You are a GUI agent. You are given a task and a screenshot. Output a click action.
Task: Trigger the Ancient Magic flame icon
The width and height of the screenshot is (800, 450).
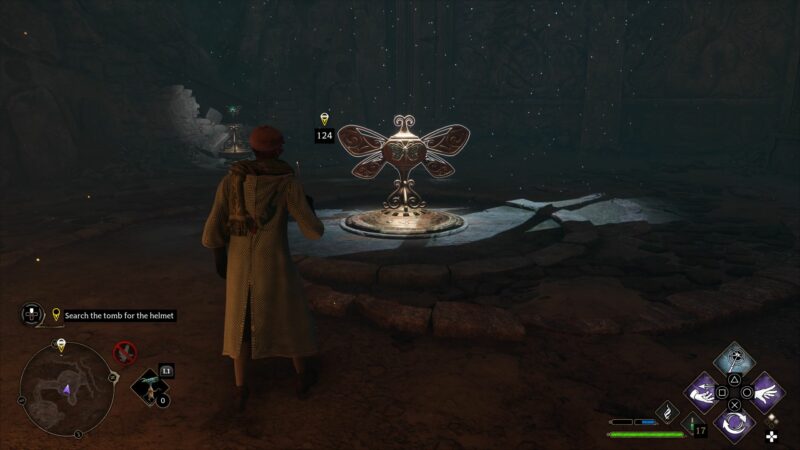pyautogui.click(x=669, y=409)
